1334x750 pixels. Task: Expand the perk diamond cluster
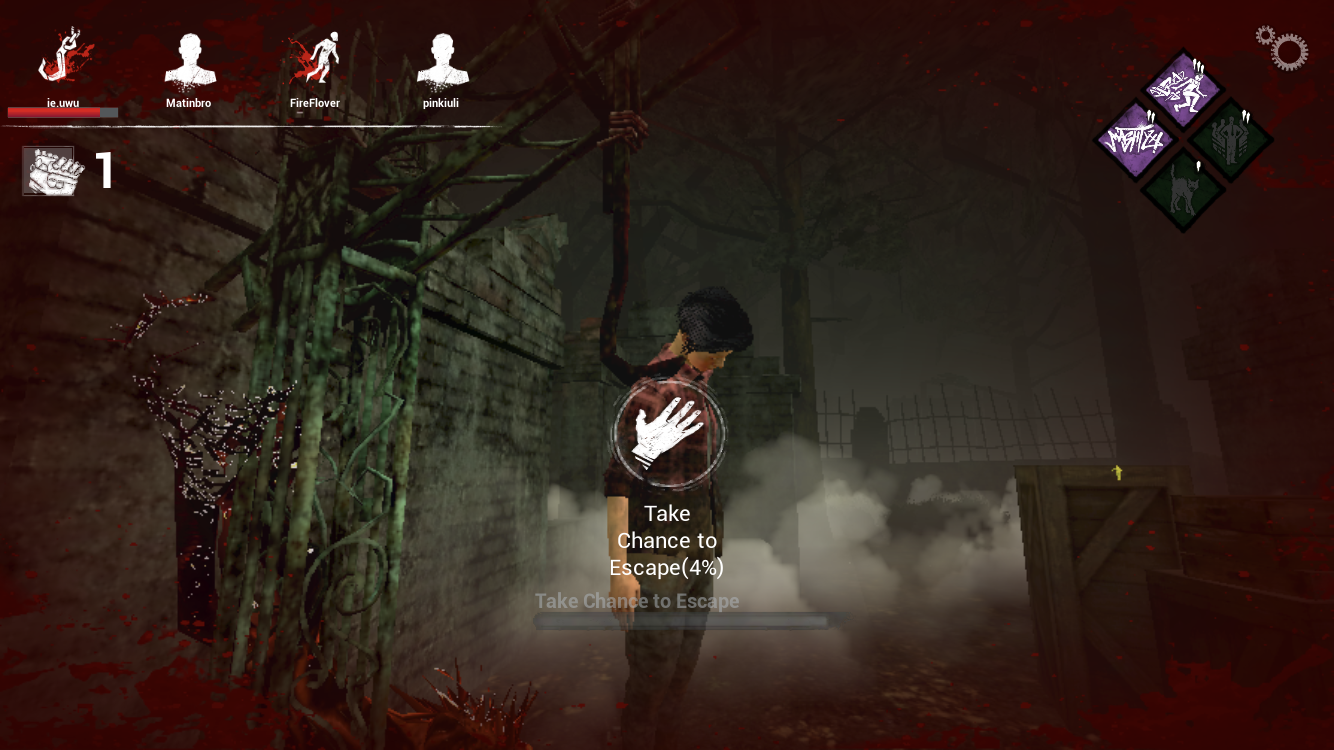click(1182, 140)
